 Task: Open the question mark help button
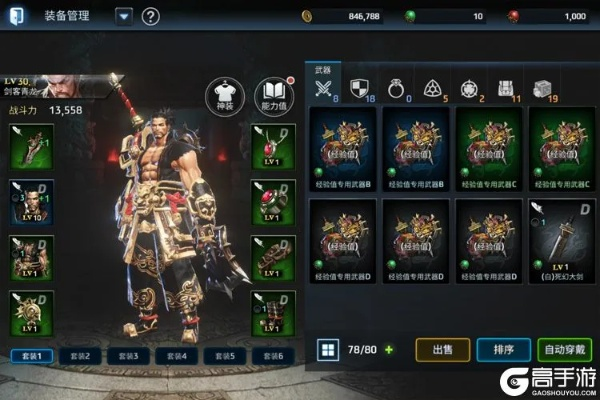point(151,16)
